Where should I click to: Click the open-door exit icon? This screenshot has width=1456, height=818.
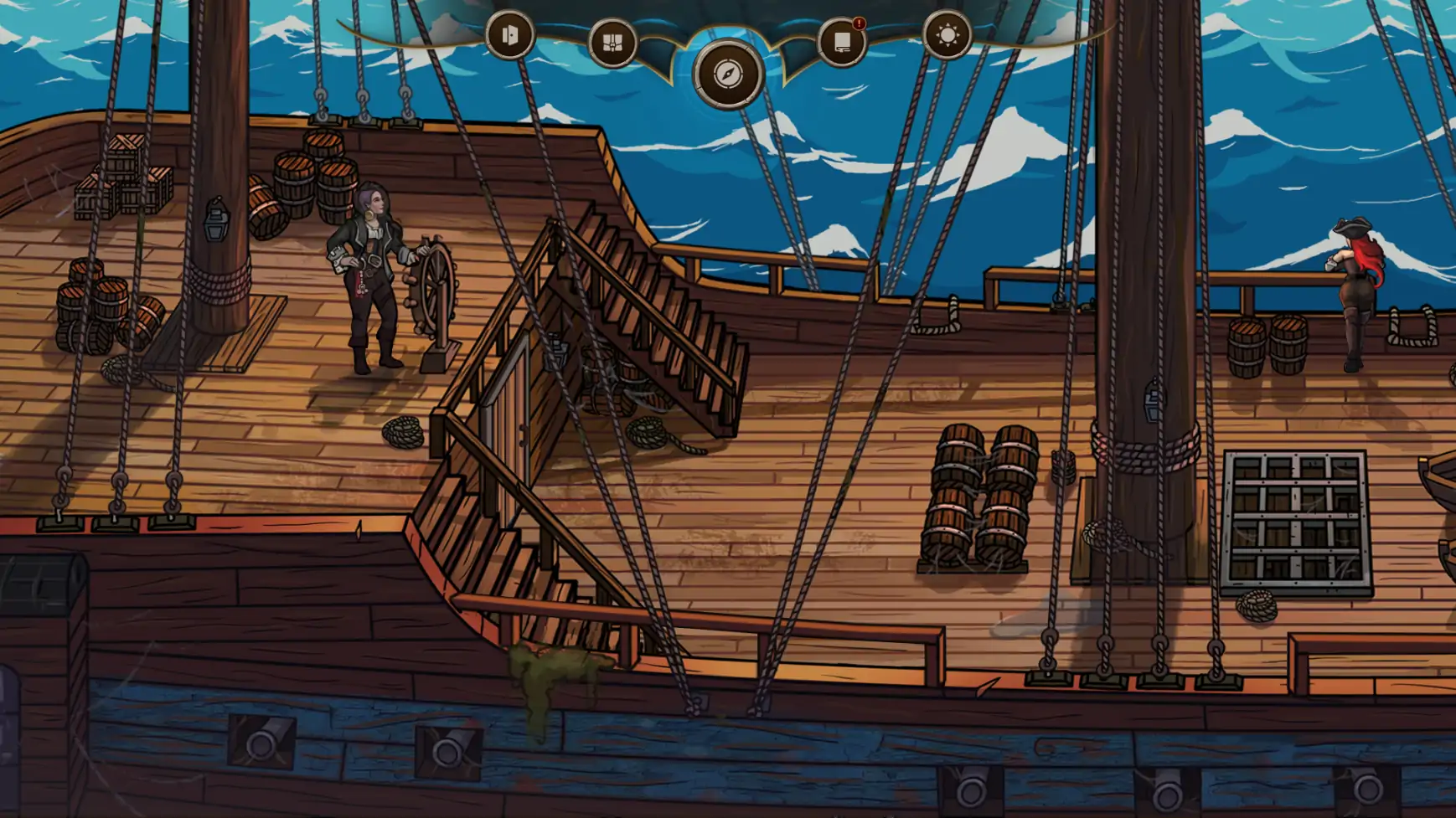[509, 36]
